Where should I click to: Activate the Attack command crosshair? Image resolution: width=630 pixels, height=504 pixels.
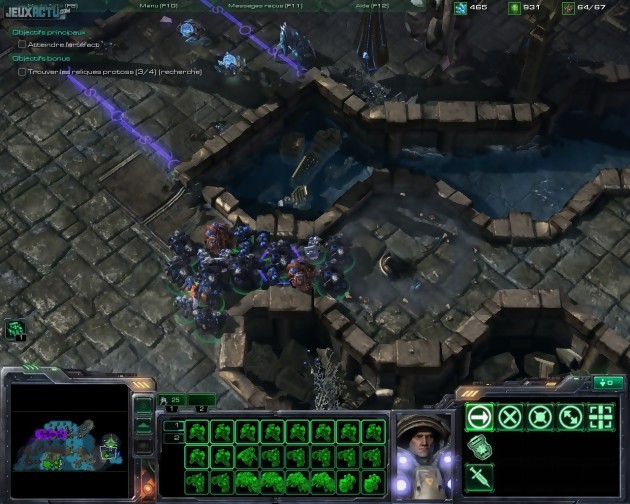(x=601, y=417)
